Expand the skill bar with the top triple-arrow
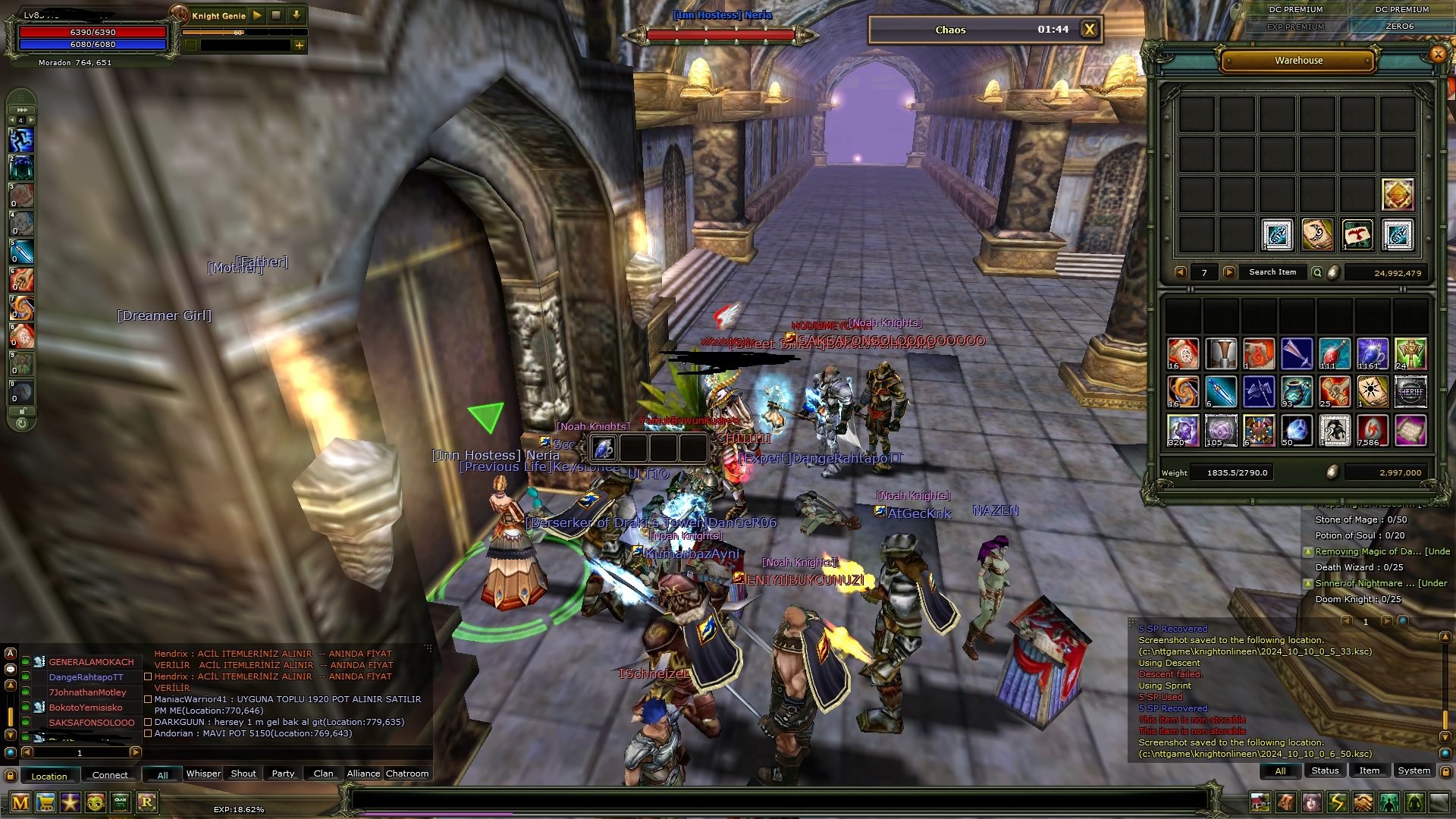This screenshot has width=1456, height=819. click(21, 108)
